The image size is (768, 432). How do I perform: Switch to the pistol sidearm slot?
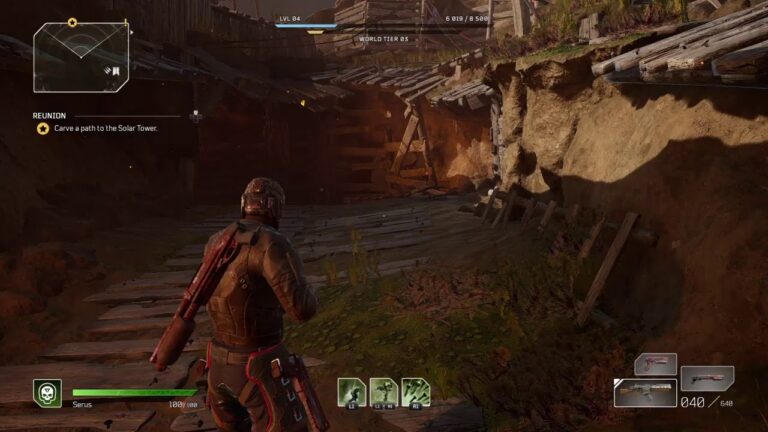tap(655, 364)
